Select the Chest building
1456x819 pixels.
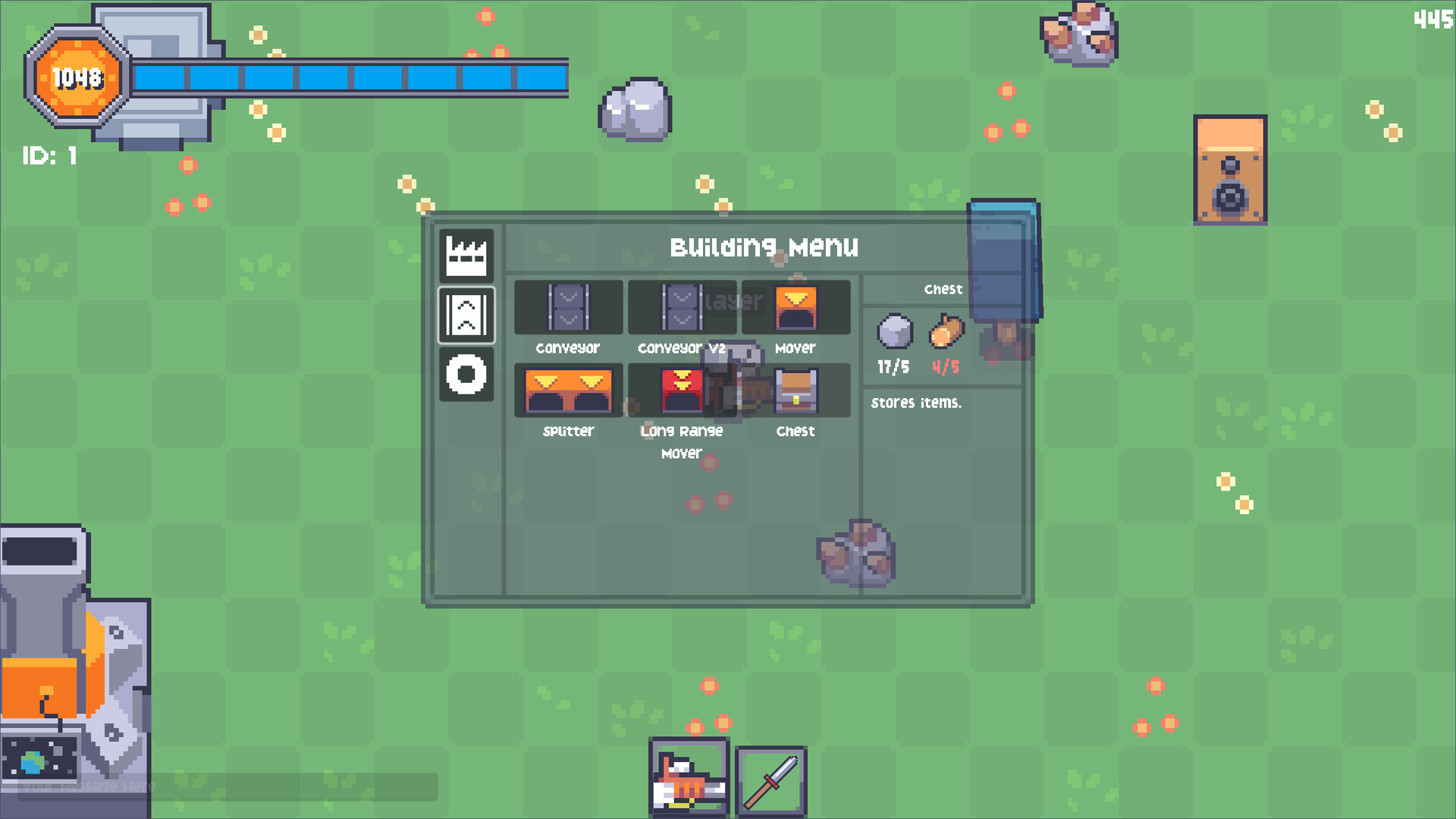tap(795, 390)
